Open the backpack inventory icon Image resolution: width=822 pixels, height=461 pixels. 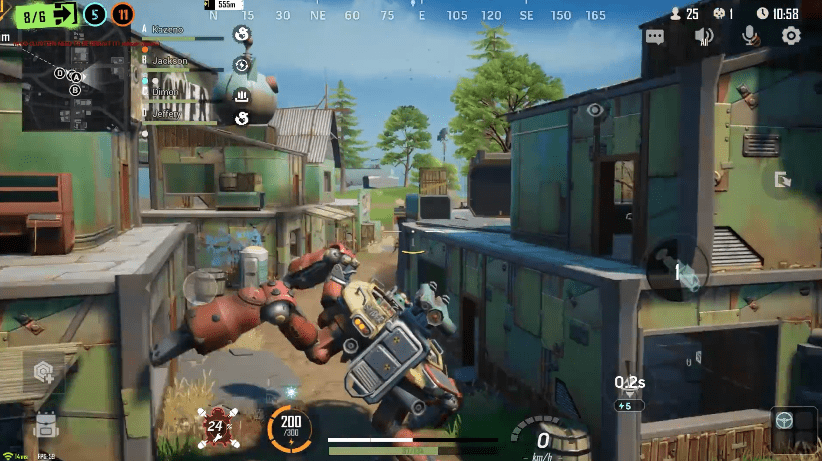(46, 423)
